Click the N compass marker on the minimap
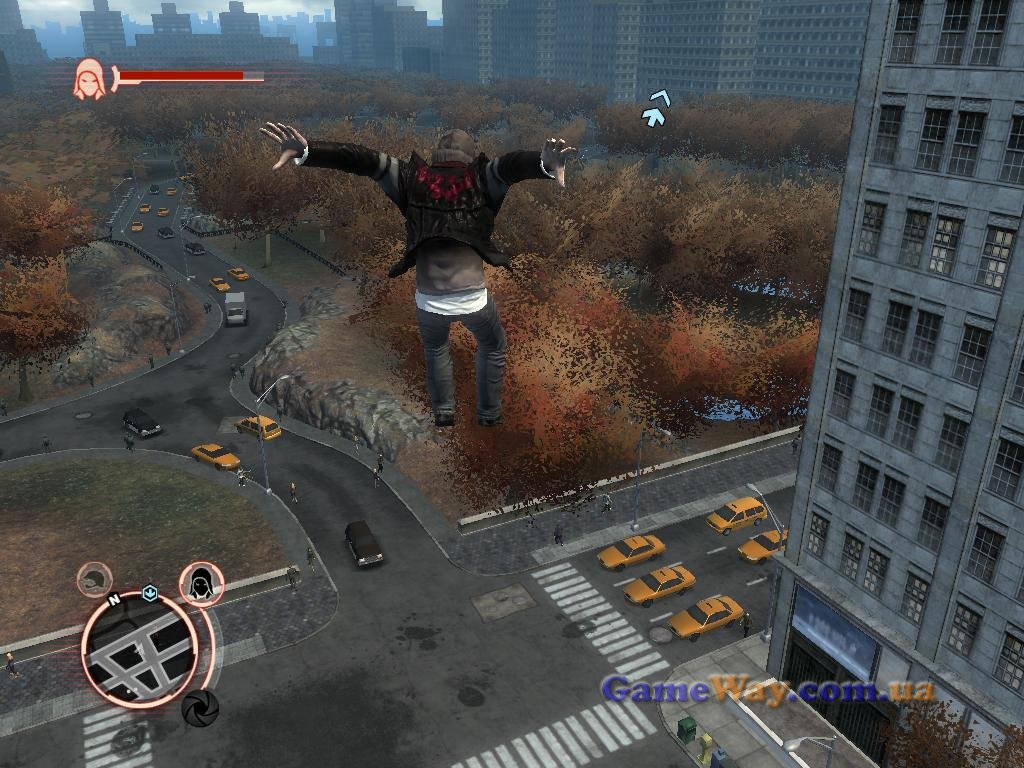The height and width of the screenshot is (768, 1024). click(x=114, y=600)
